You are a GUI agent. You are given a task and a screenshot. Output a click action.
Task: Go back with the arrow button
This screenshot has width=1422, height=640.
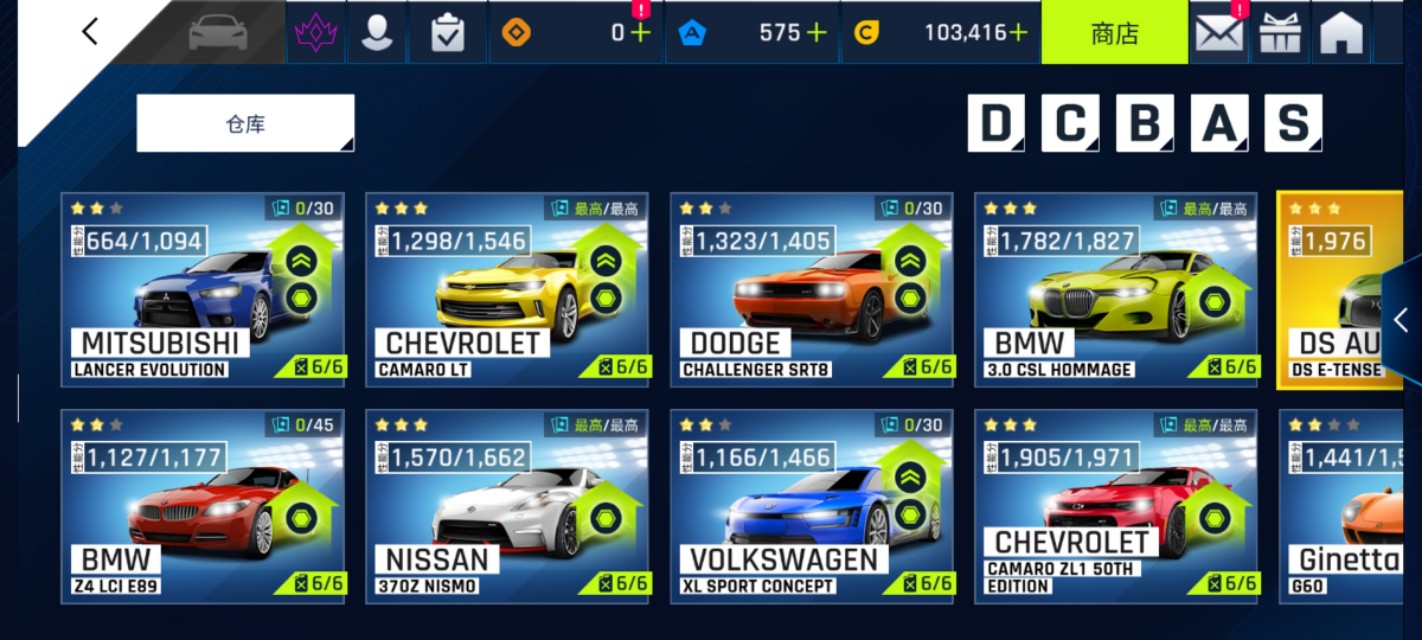click(x=90, y=32)
